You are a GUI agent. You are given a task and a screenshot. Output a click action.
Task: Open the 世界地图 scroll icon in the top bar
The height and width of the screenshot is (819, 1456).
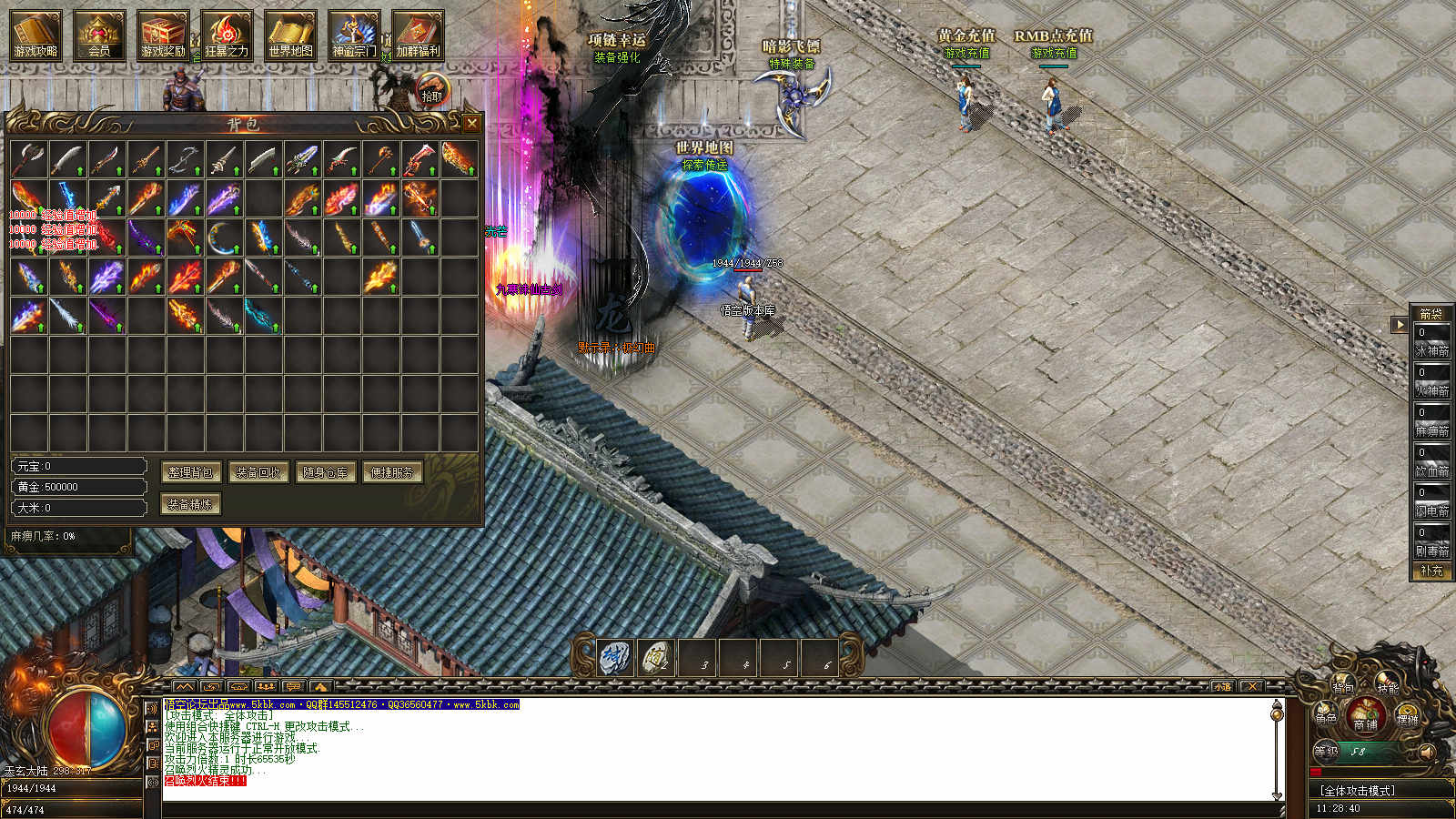290,35
